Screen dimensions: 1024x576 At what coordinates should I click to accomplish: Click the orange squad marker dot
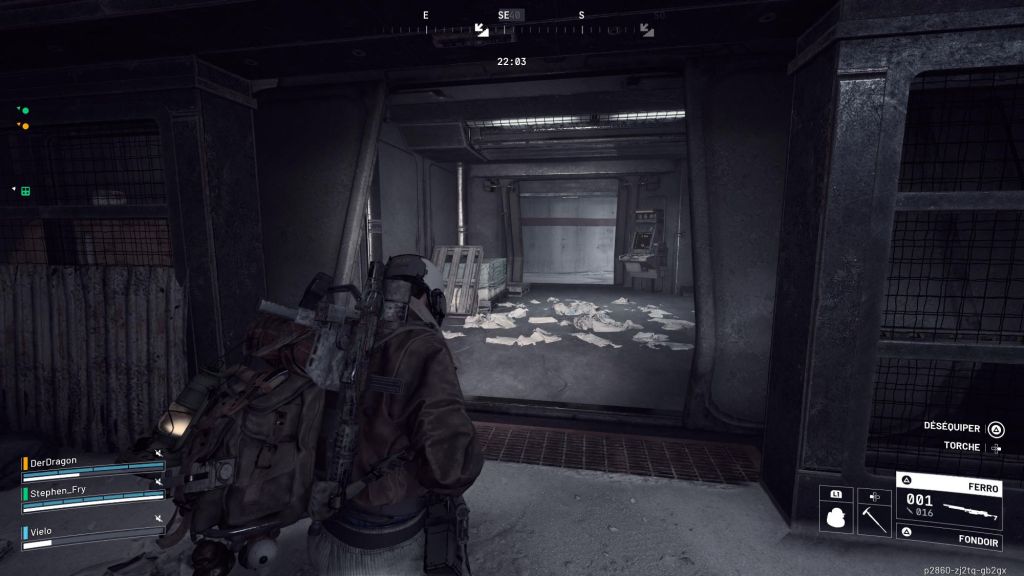pos(25,126)
